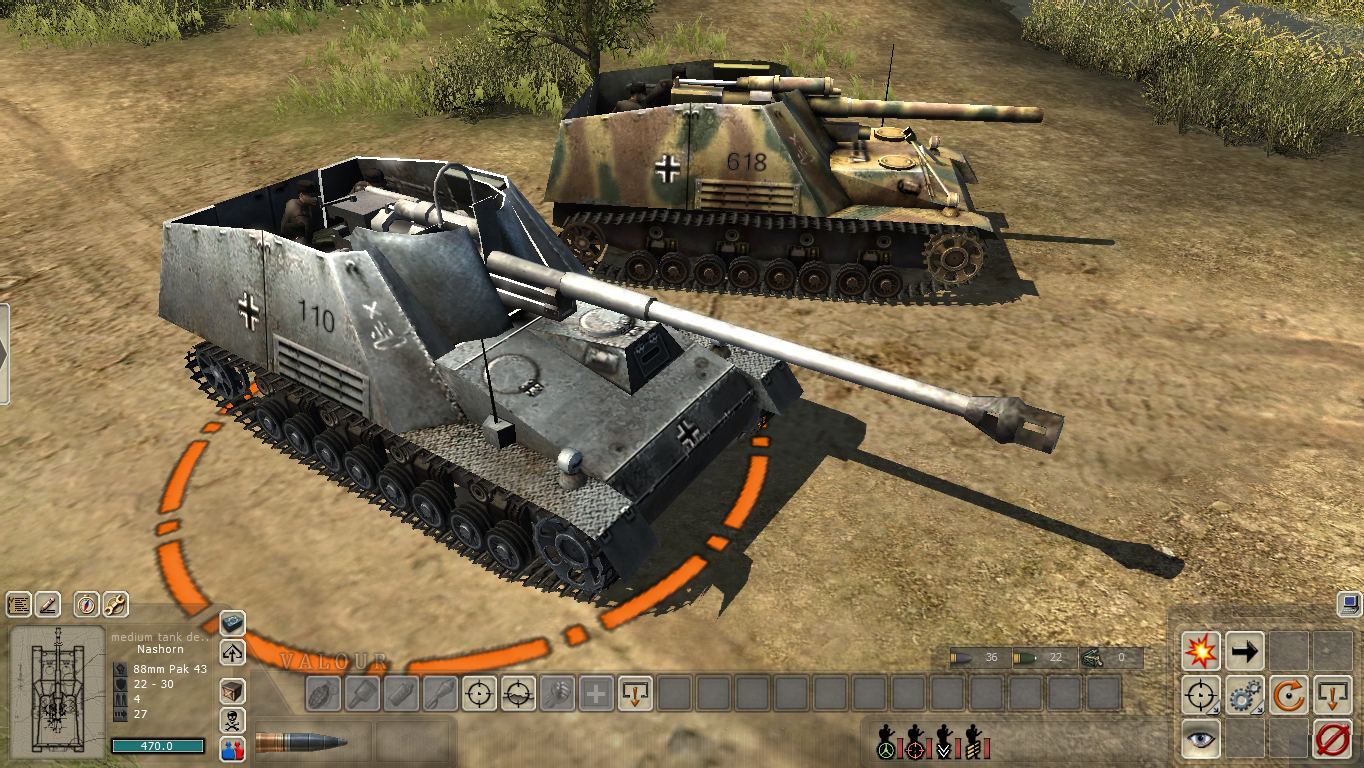Click the skull and crossbones icon
The height and width of the screenshot is (768, 1364).
click(x=232, y=720)
